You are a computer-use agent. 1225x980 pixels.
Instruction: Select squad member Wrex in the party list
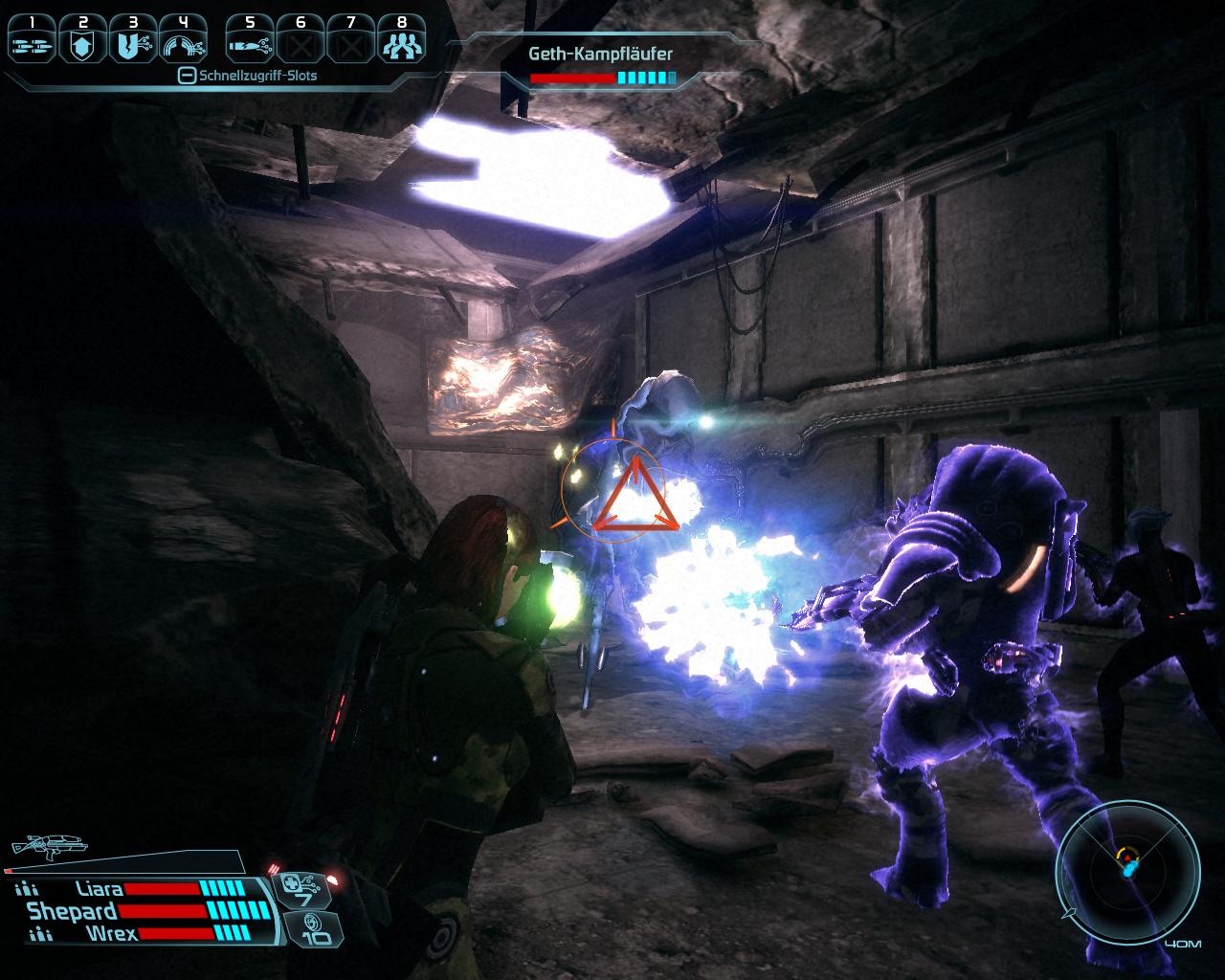111,933
